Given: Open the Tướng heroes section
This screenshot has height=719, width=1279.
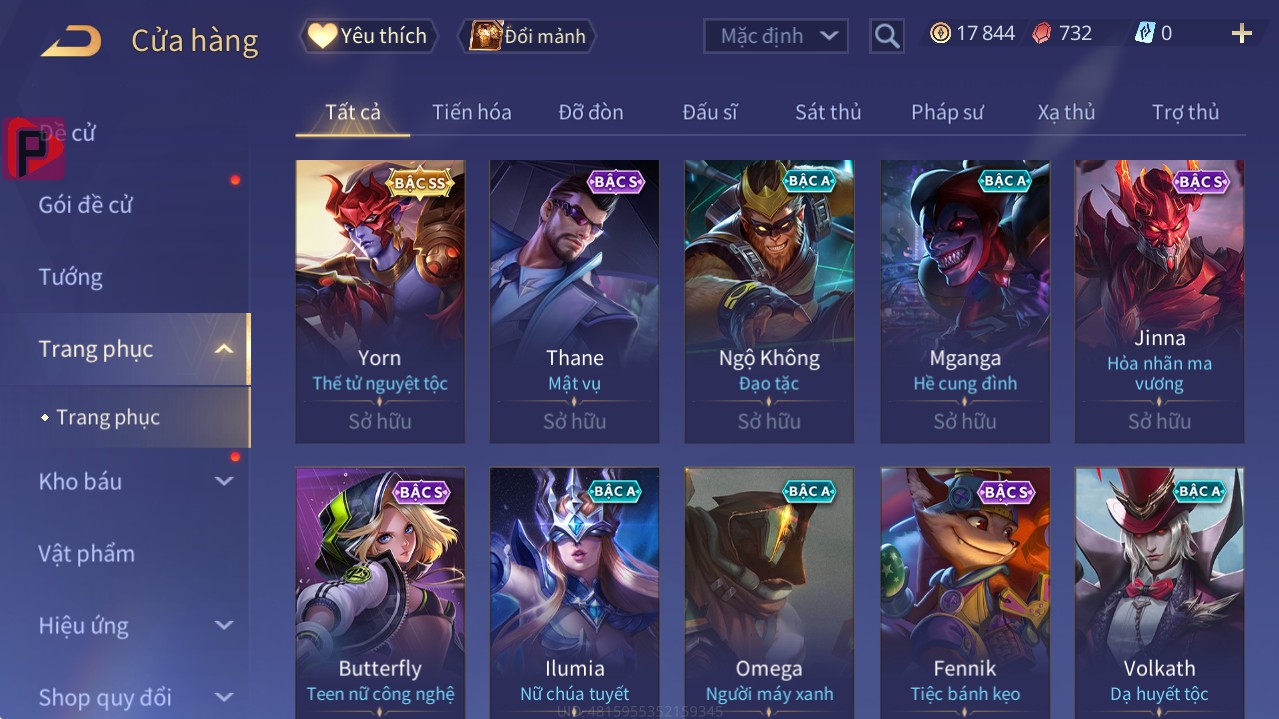Looking at the screenshot, I should 71,277.
